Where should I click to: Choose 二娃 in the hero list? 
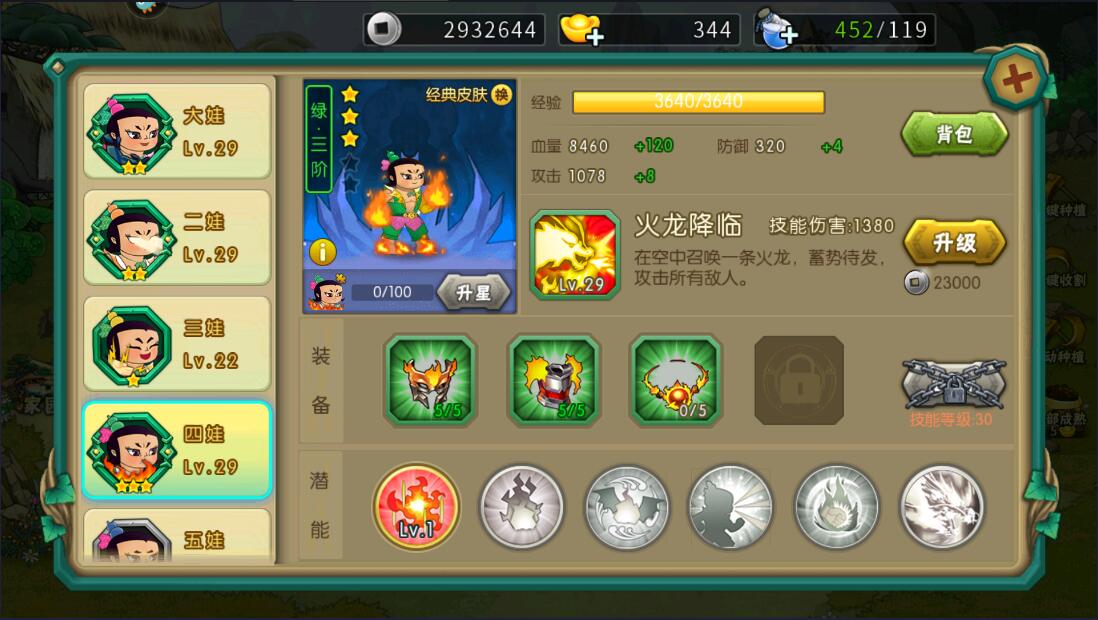[177, 237]
